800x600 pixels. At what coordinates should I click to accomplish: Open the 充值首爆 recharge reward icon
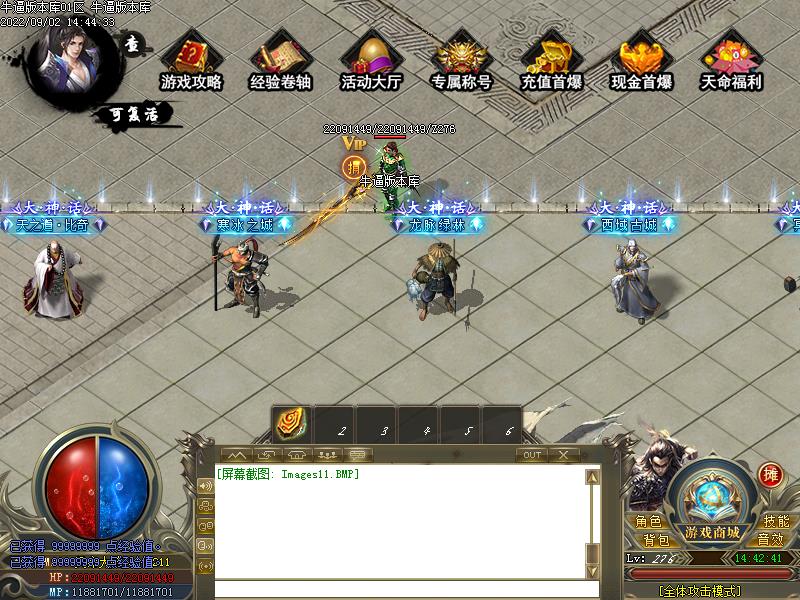point(551,61)
